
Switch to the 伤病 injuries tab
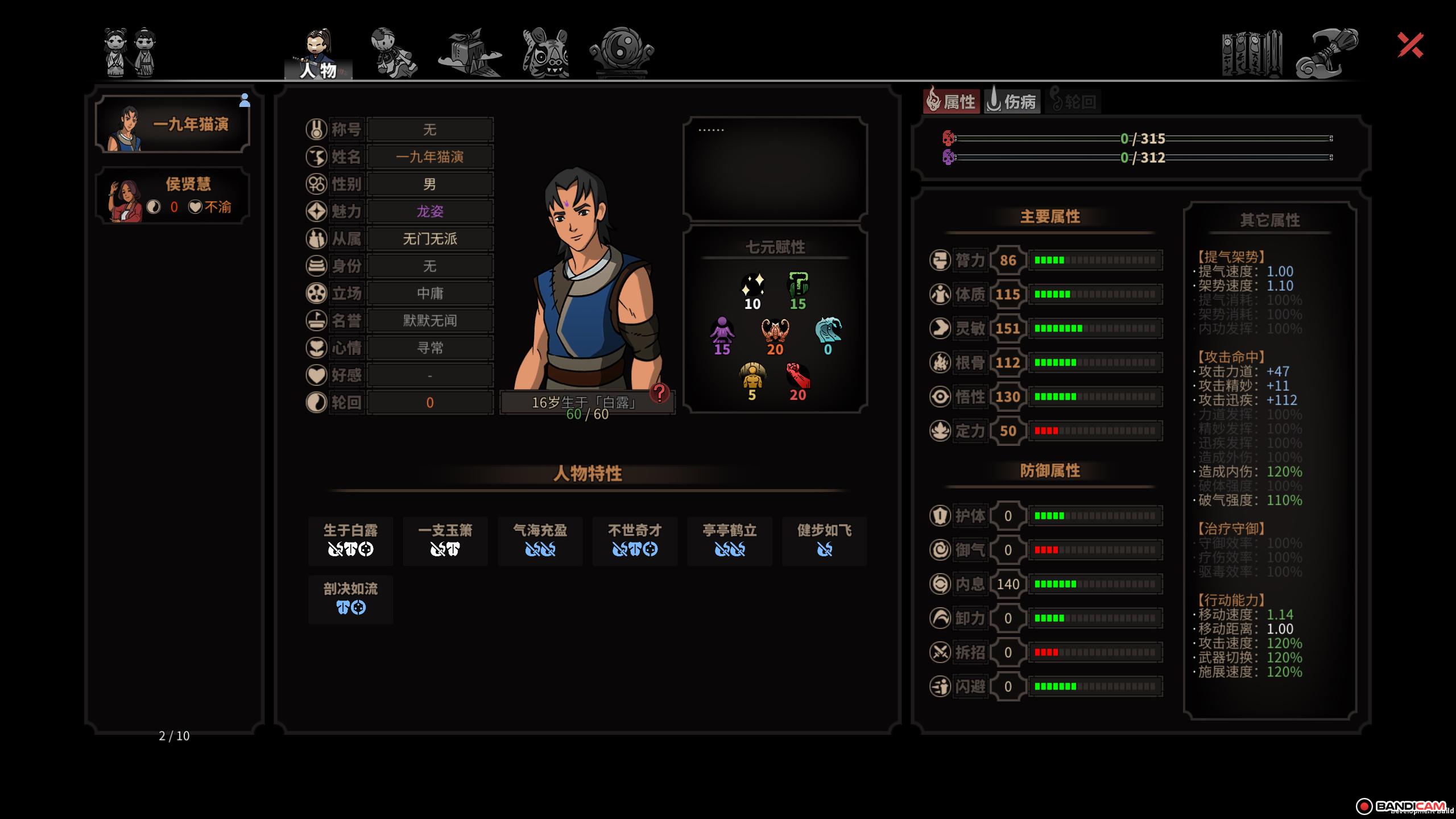click(1012, 102)
